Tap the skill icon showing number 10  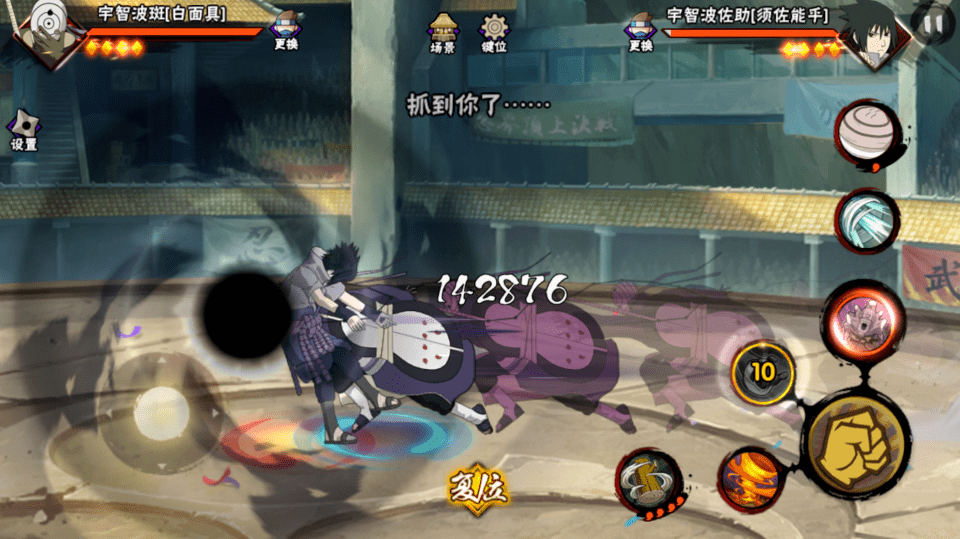pos(763,372)
